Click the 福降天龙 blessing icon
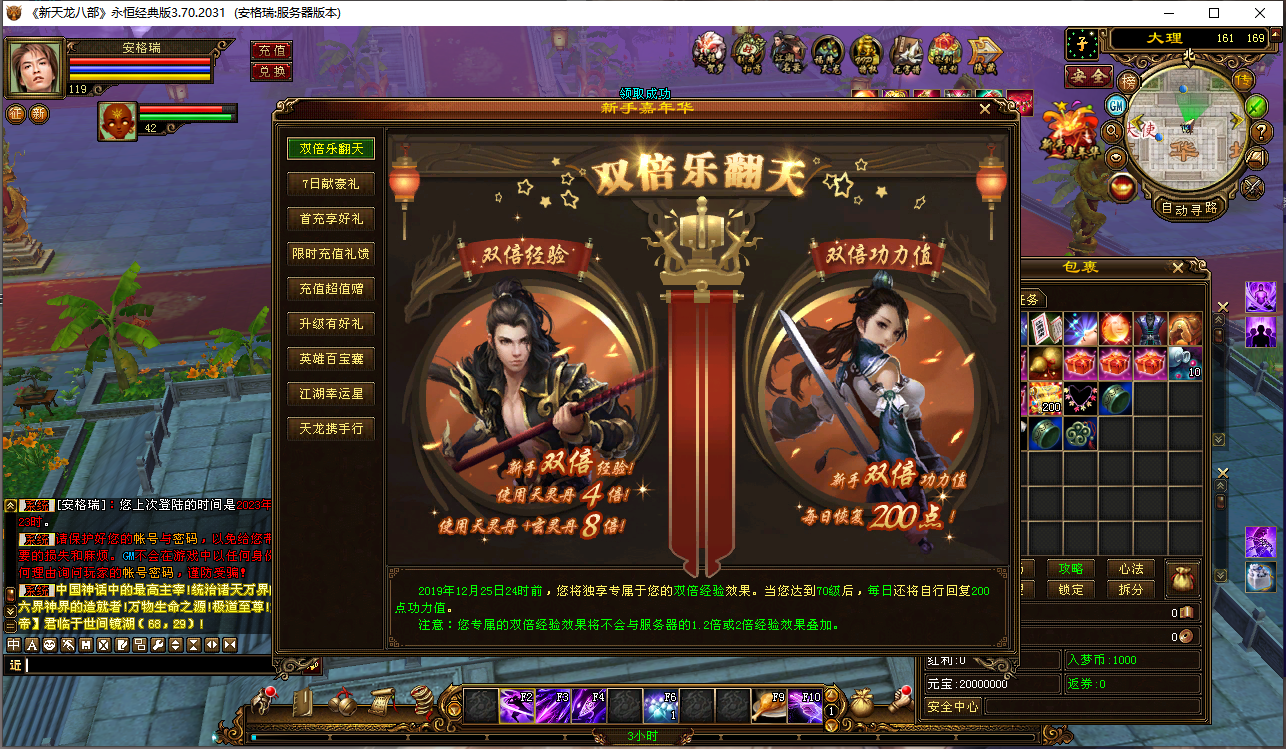 (x=828, y=50)
